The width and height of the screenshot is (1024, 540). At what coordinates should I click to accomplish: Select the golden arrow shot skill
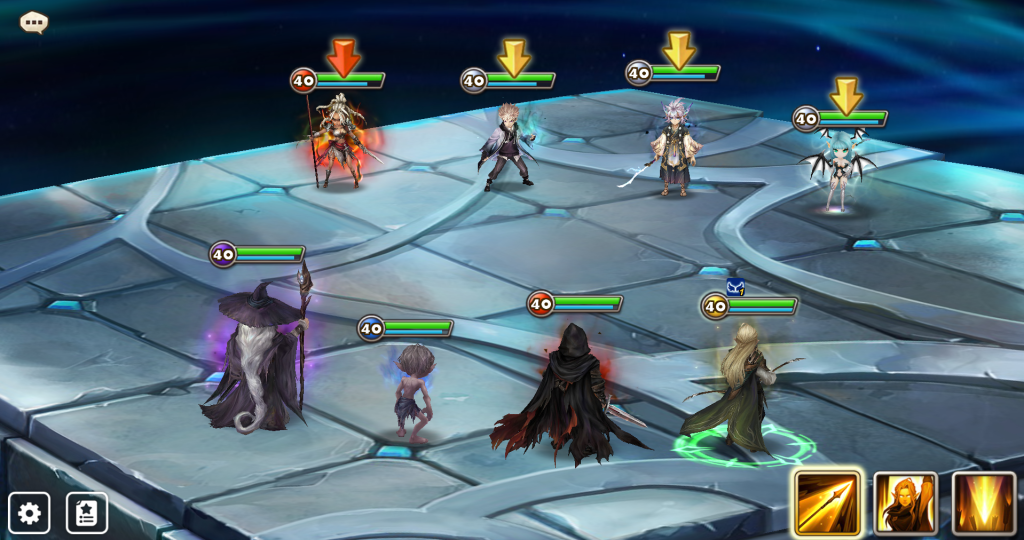828,503
